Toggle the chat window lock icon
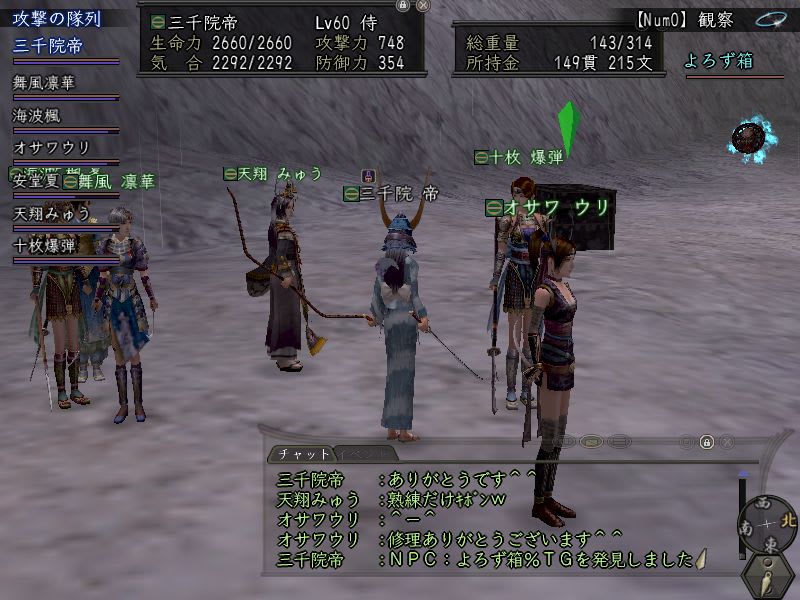 (x=706, y=442)
